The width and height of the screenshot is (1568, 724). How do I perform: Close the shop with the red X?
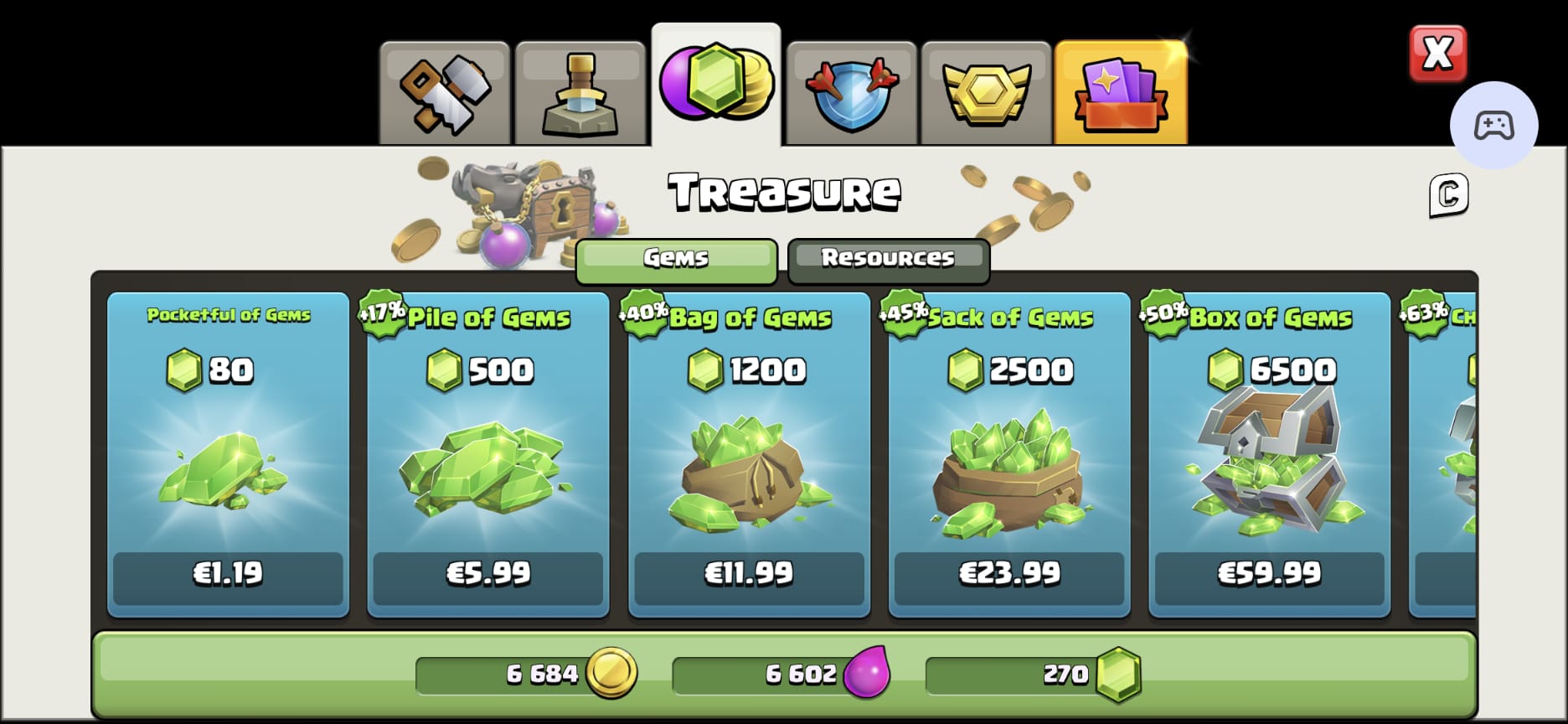(x=1437, y=54)
